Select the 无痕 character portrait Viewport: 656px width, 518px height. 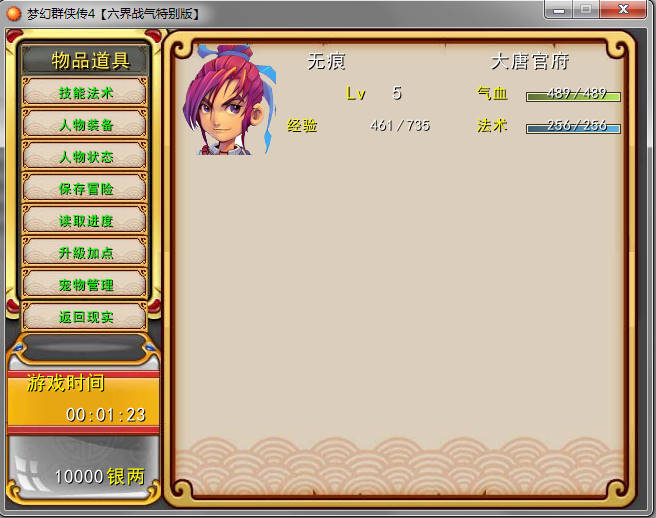point(229,100)
